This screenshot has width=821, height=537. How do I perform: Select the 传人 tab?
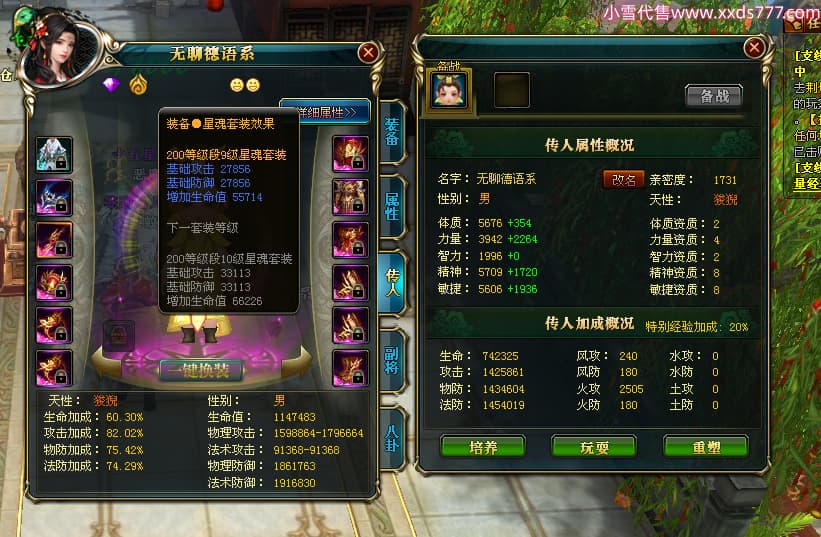(393, 284)
